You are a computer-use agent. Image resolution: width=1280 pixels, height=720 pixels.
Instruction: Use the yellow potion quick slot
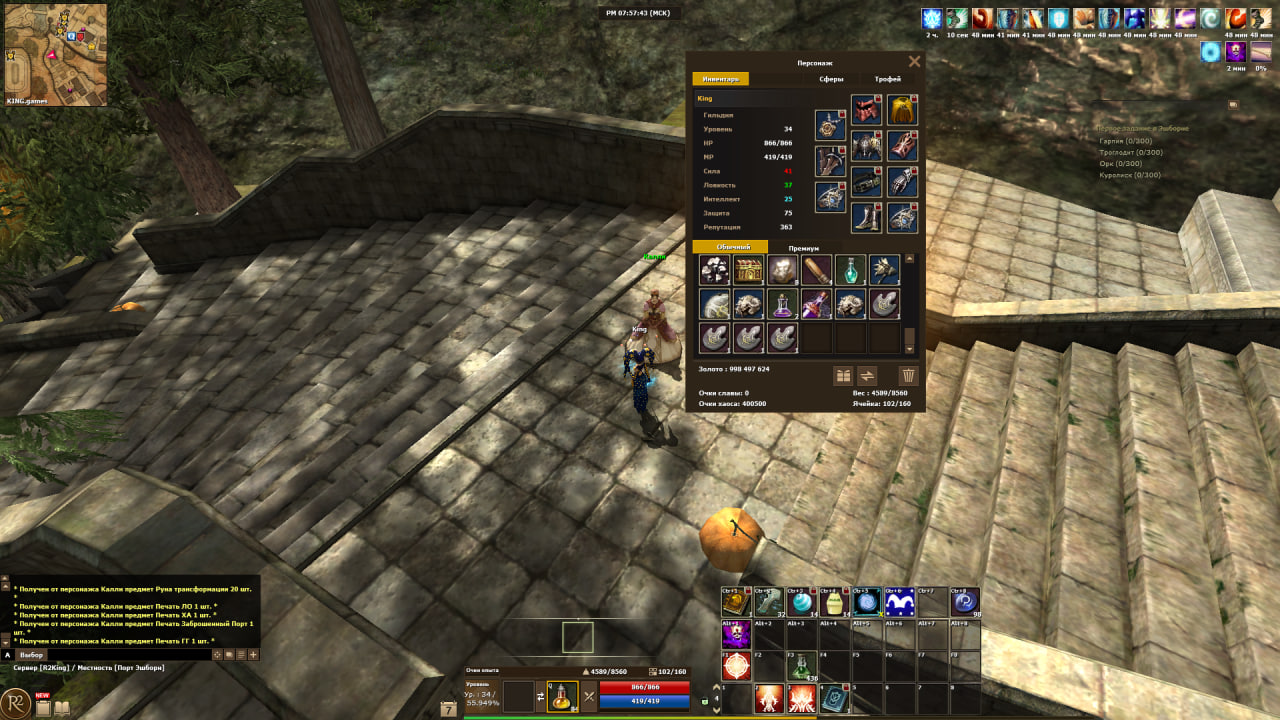(562, 695)
